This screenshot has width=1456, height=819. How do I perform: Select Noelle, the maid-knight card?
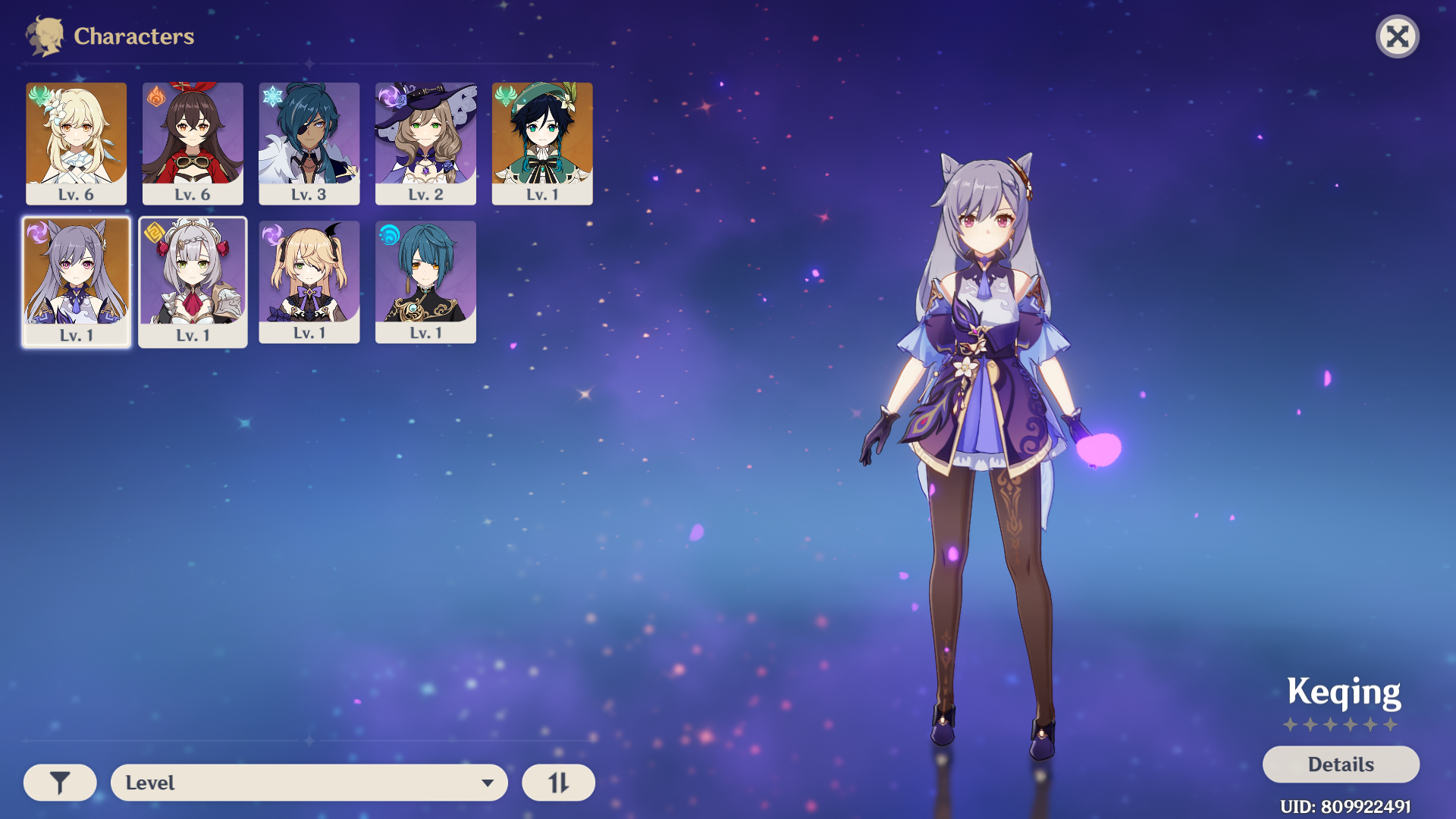point(193,281)
